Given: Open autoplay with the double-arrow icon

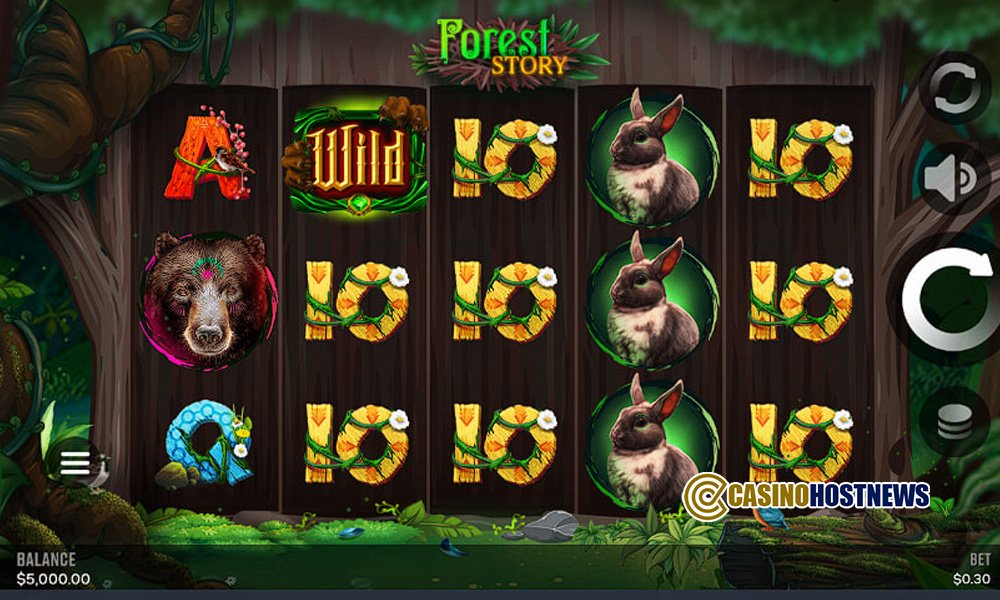Looking at the screenshot, I should 951,88.
